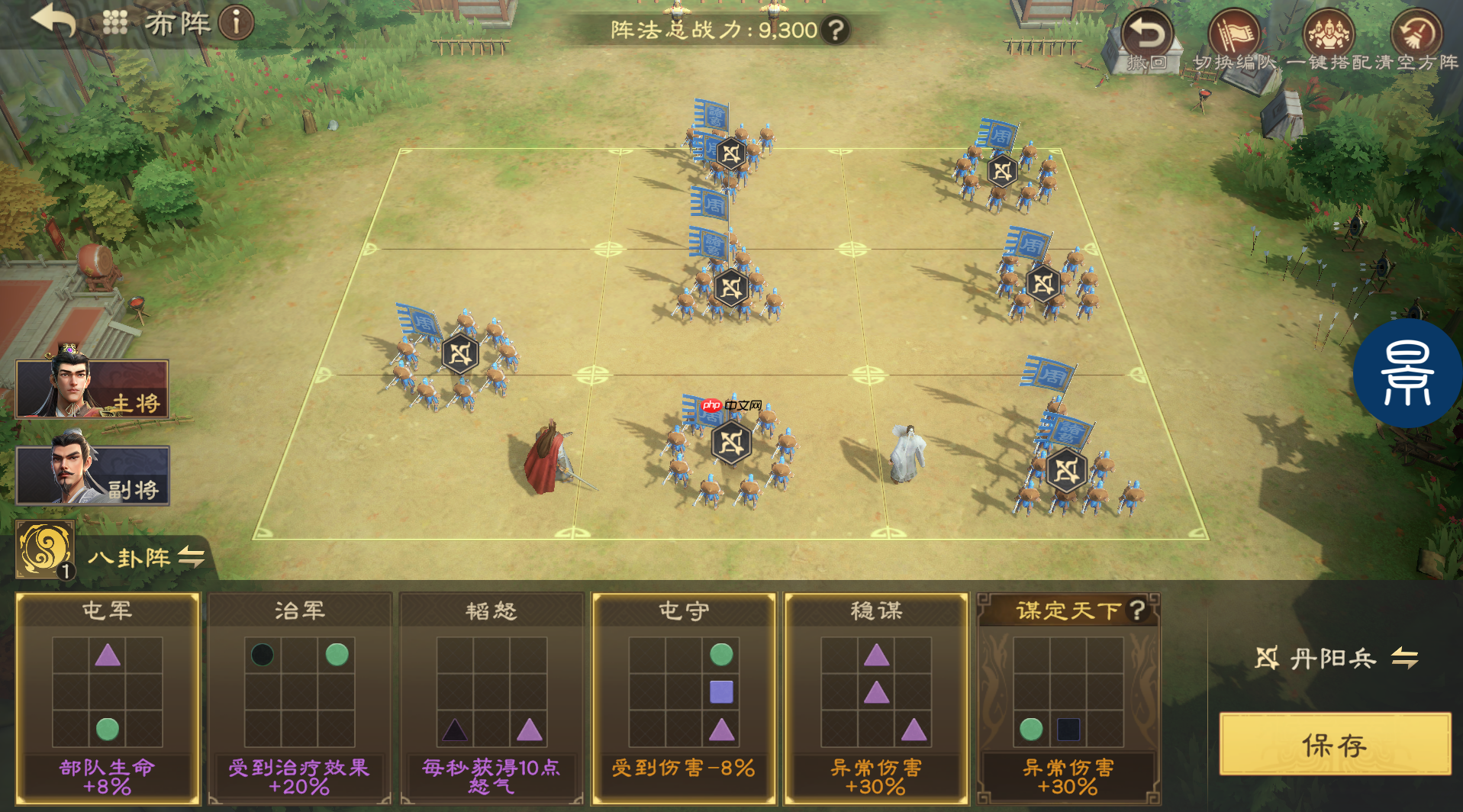Clear the formation with 清空方阵
This screenshot has width=1463, height=812.
1416,40
